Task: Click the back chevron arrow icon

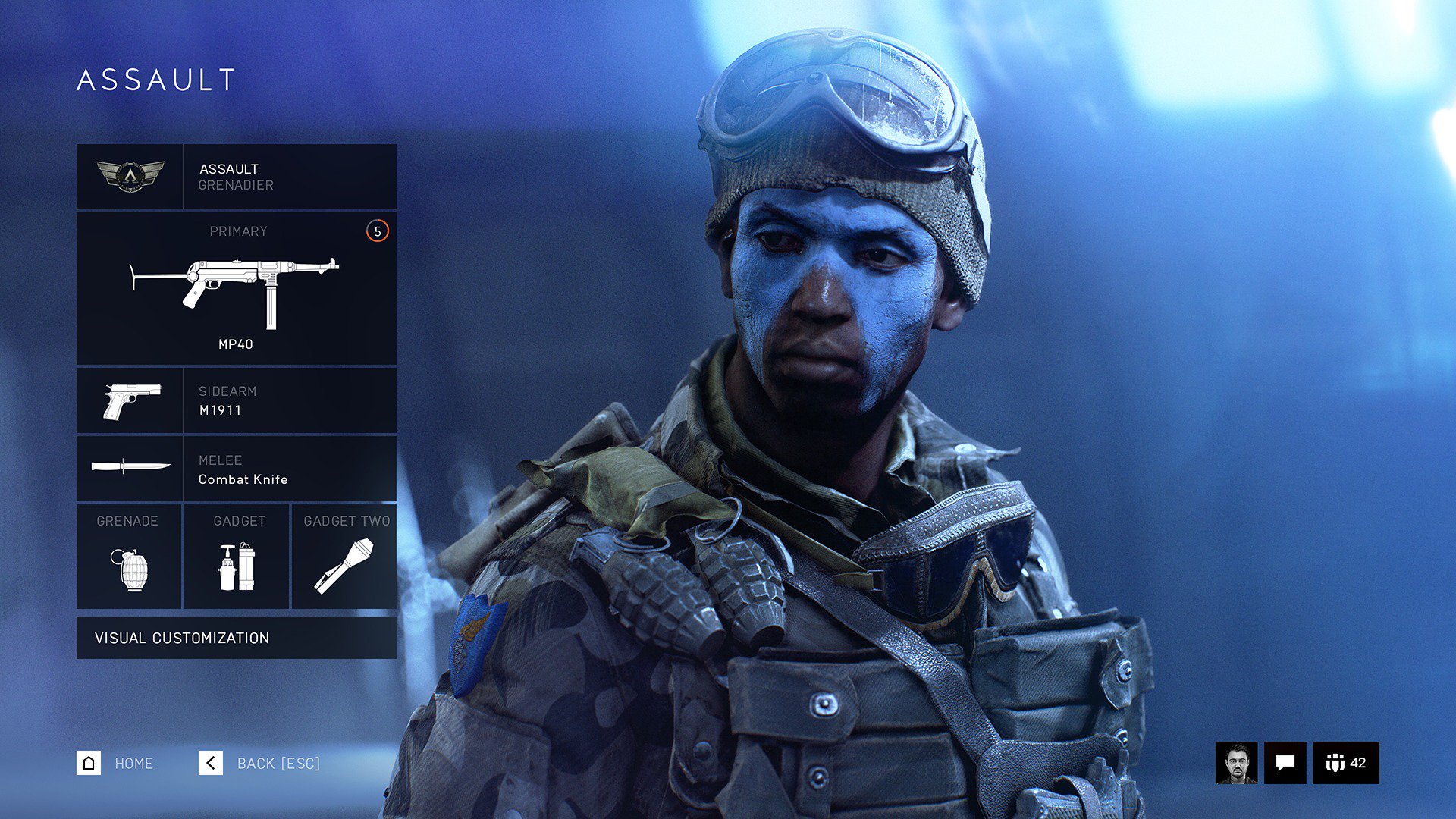Action: coord(211,764)
